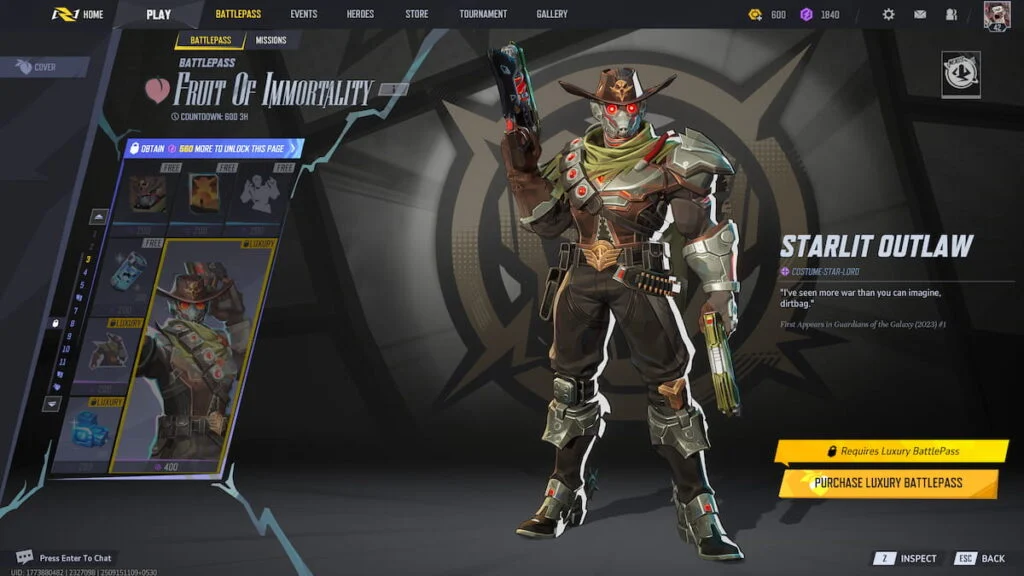Screen dimensions: 1024x576
Task: Open the Store
Action: coord(416,14)
